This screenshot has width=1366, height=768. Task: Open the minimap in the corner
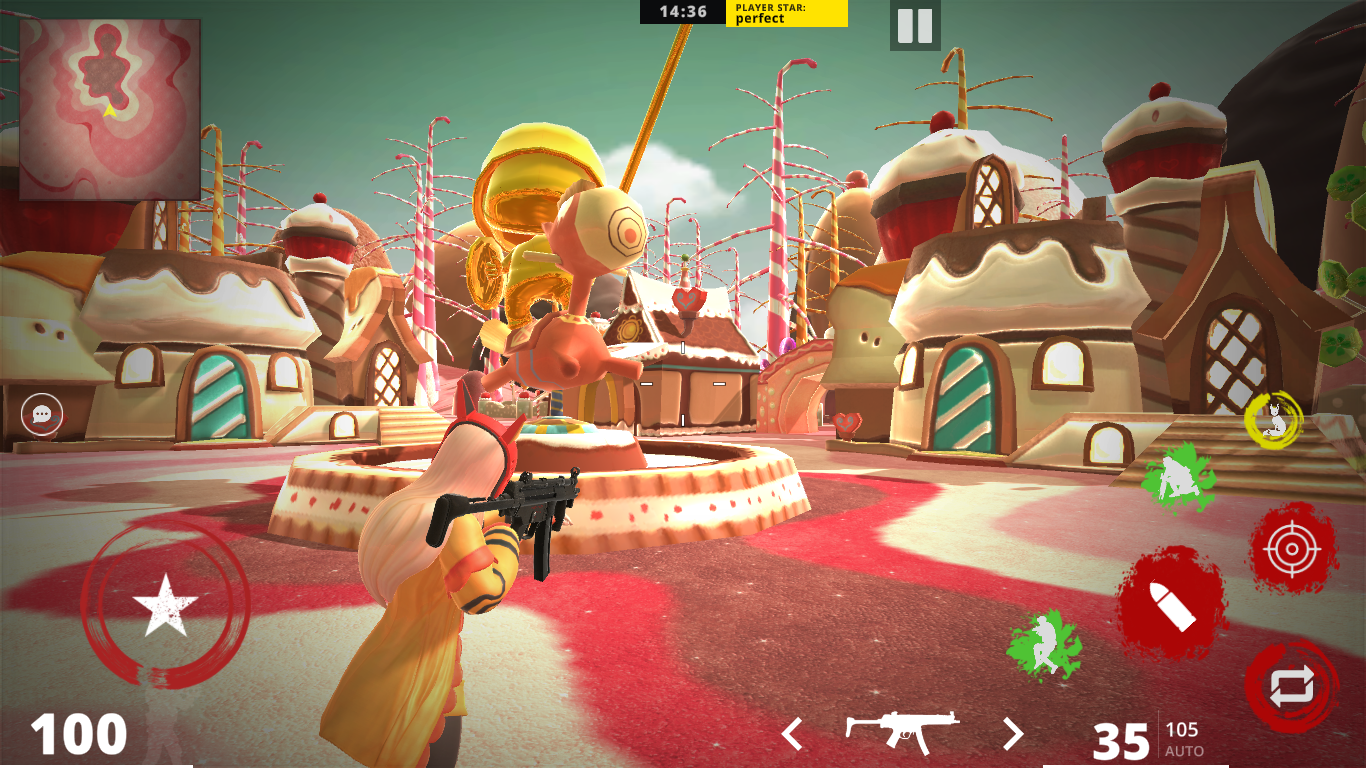(x=110, y=109)
